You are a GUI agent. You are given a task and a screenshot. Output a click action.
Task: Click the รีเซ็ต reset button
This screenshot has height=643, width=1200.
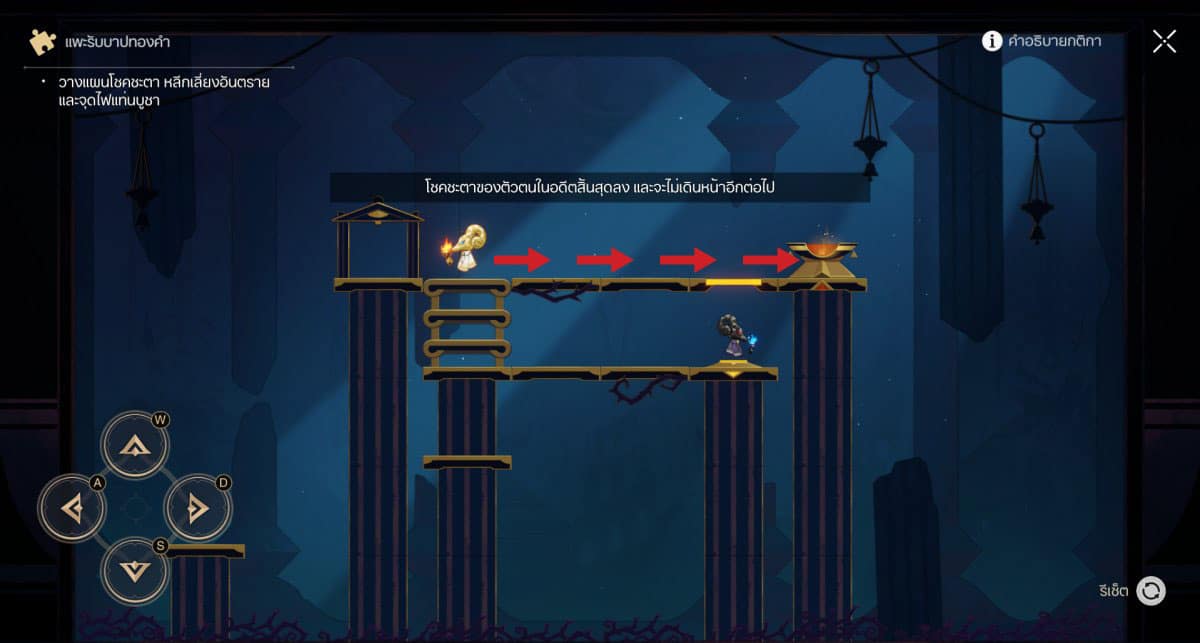pos(1151,591)
